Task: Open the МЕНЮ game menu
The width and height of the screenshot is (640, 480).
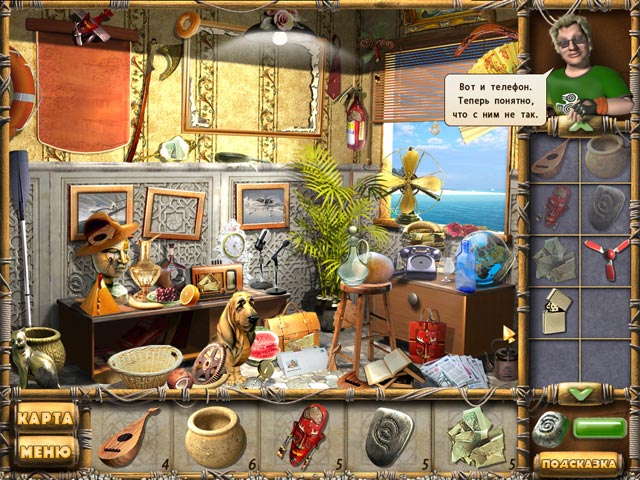Action: 47,452
